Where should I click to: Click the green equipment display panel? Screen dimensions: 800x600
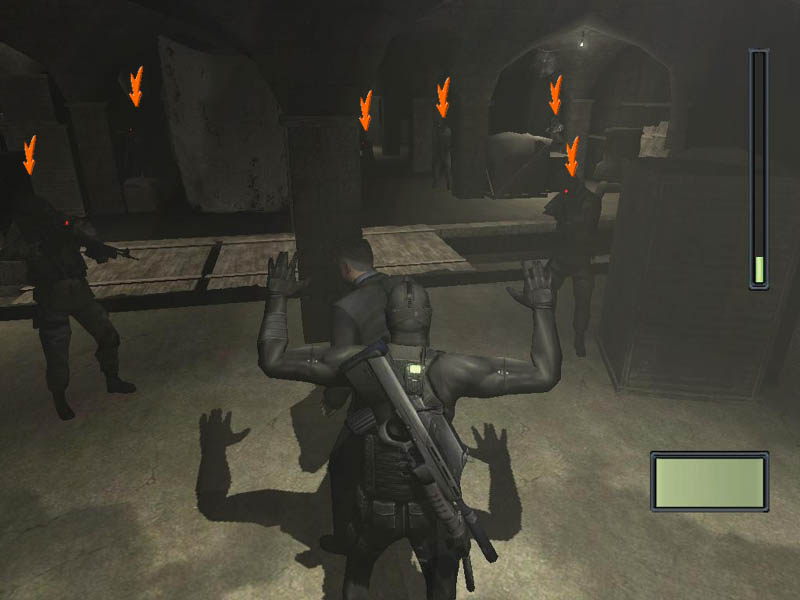point(709,481)
